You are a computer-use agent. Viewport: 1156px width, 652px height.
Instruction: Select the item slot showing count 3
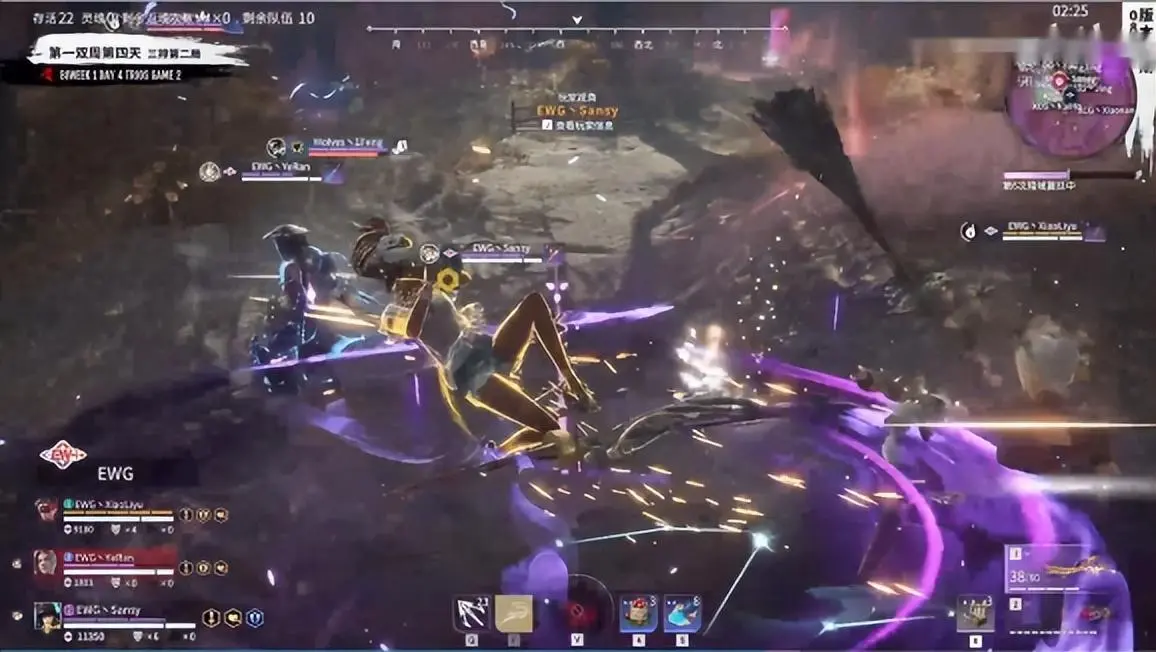[x=975, y=611]
